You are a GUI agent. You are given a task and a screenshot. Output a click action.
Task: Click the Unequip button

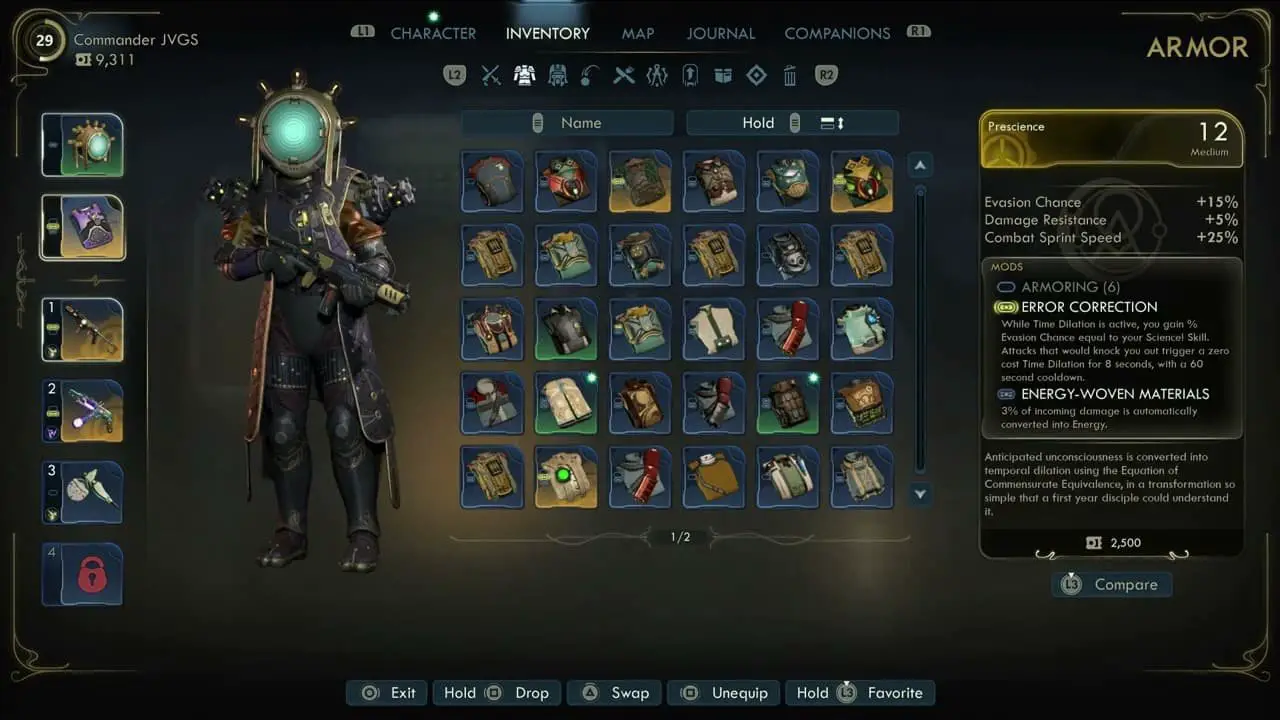coord(725,693)
